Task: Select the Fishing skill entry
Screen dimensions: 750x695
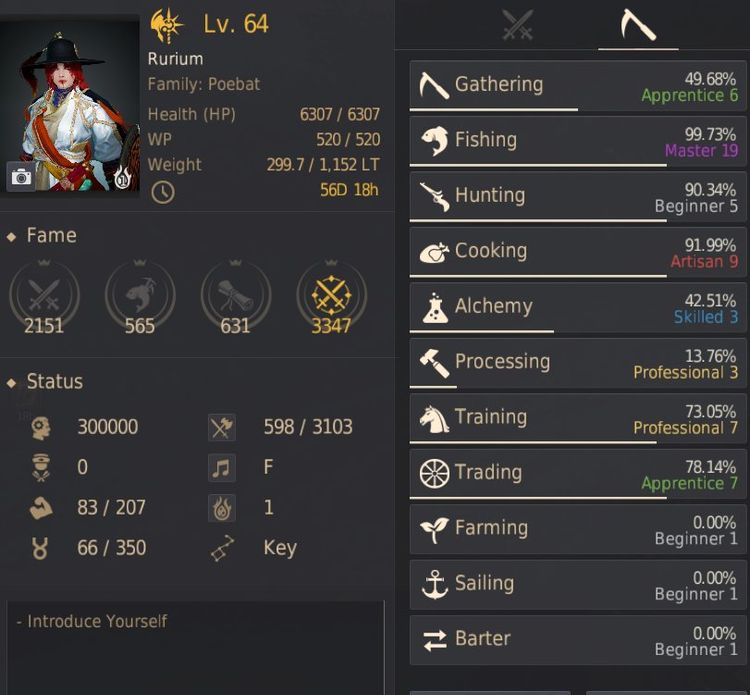Action: pos(579,141)
